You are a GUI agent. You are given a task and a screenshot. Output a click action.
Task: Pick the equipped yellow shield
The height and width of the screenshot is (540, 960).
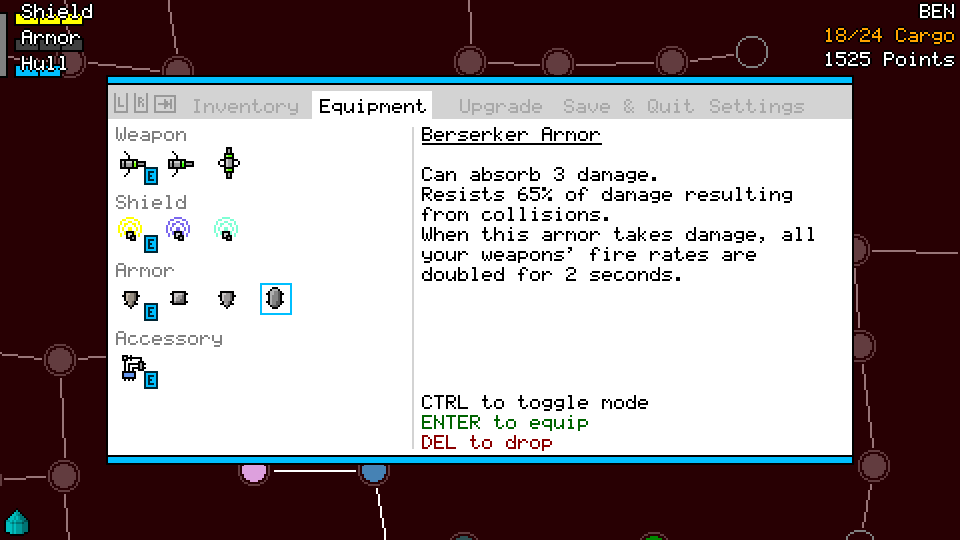pos(130,231)
